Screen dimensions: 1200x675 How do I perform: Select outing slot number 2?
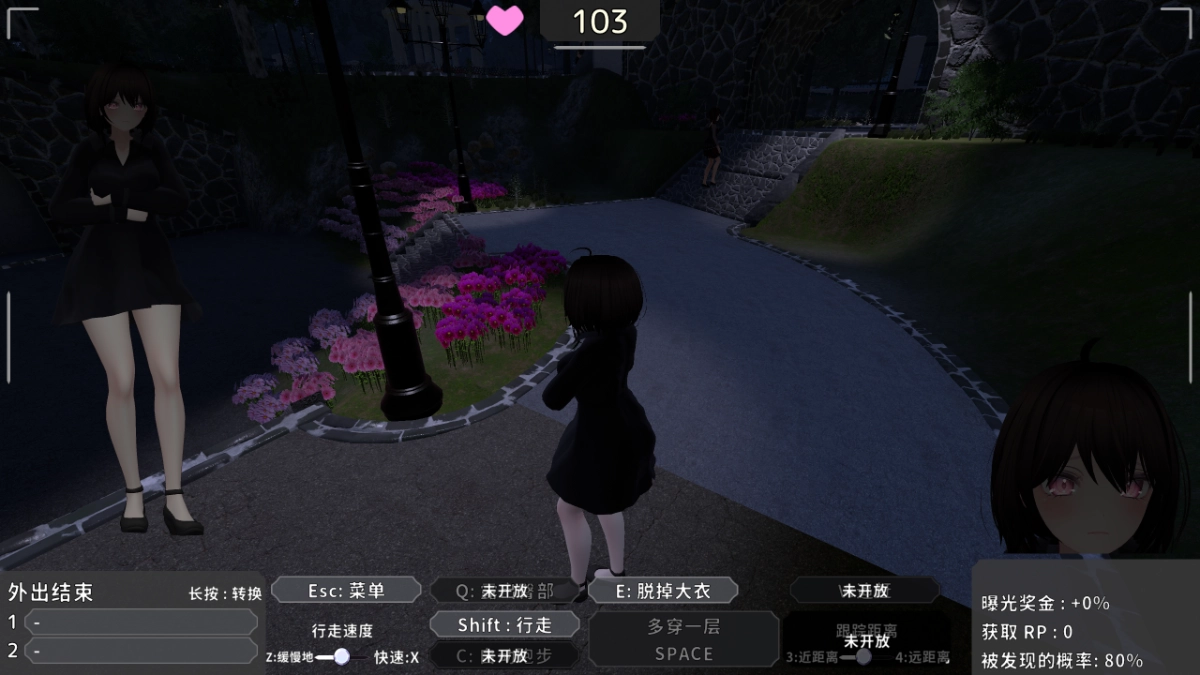click(140, 651)
